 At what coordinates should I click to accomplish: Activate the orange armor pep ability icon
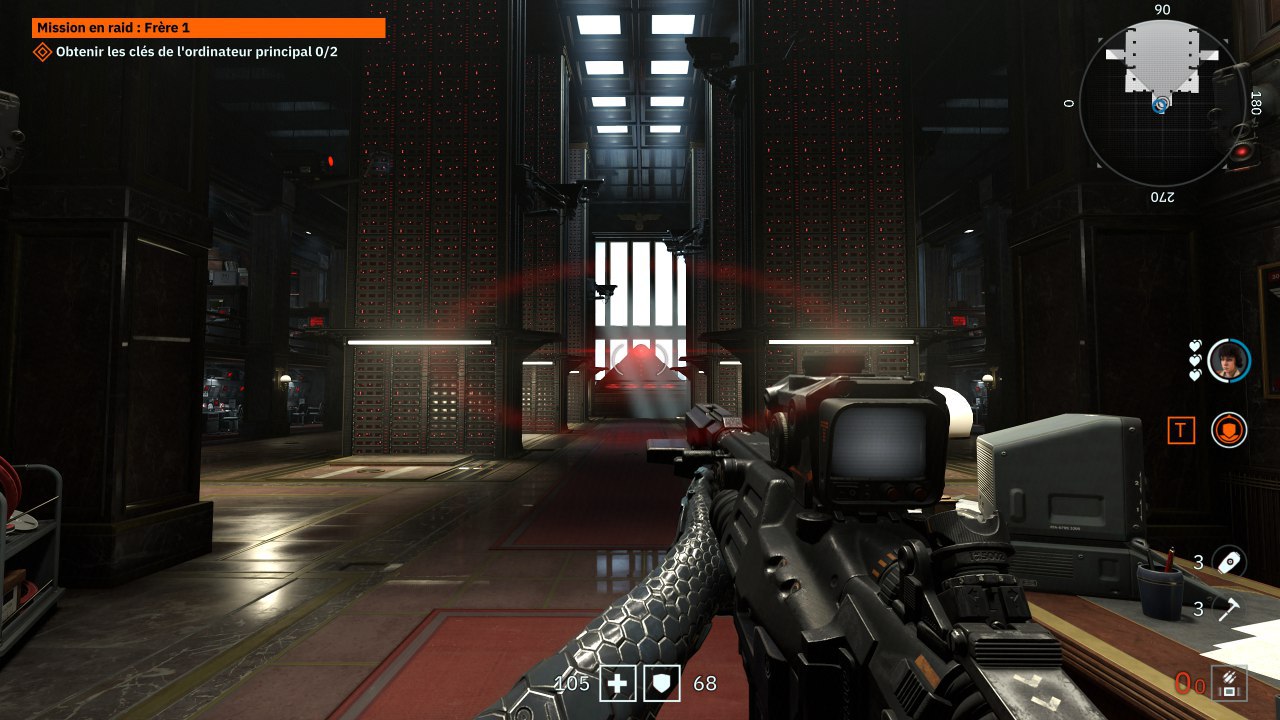1229,430
